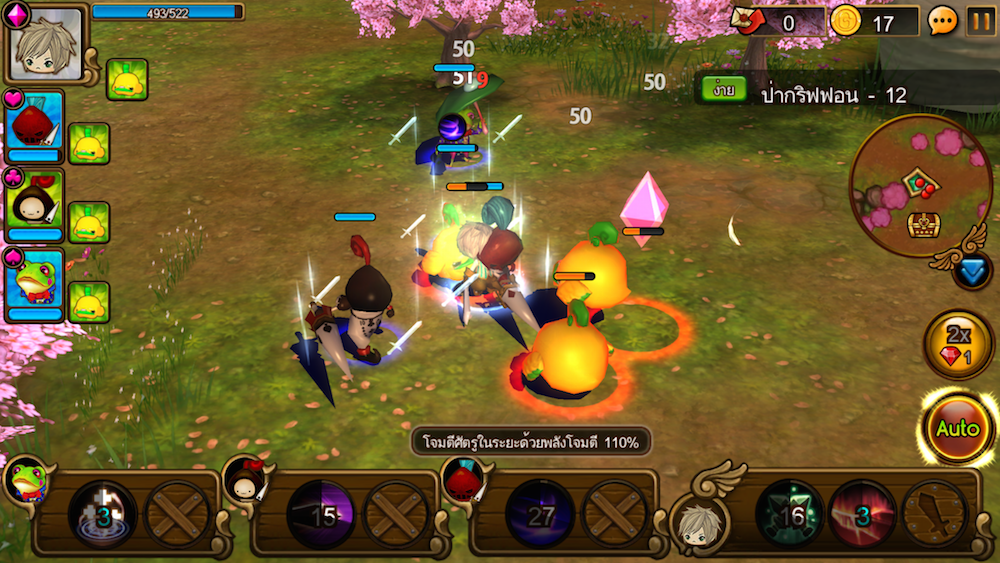
Task: Select the silver-haired hero portrait at top
Action: tap(45, 45)
